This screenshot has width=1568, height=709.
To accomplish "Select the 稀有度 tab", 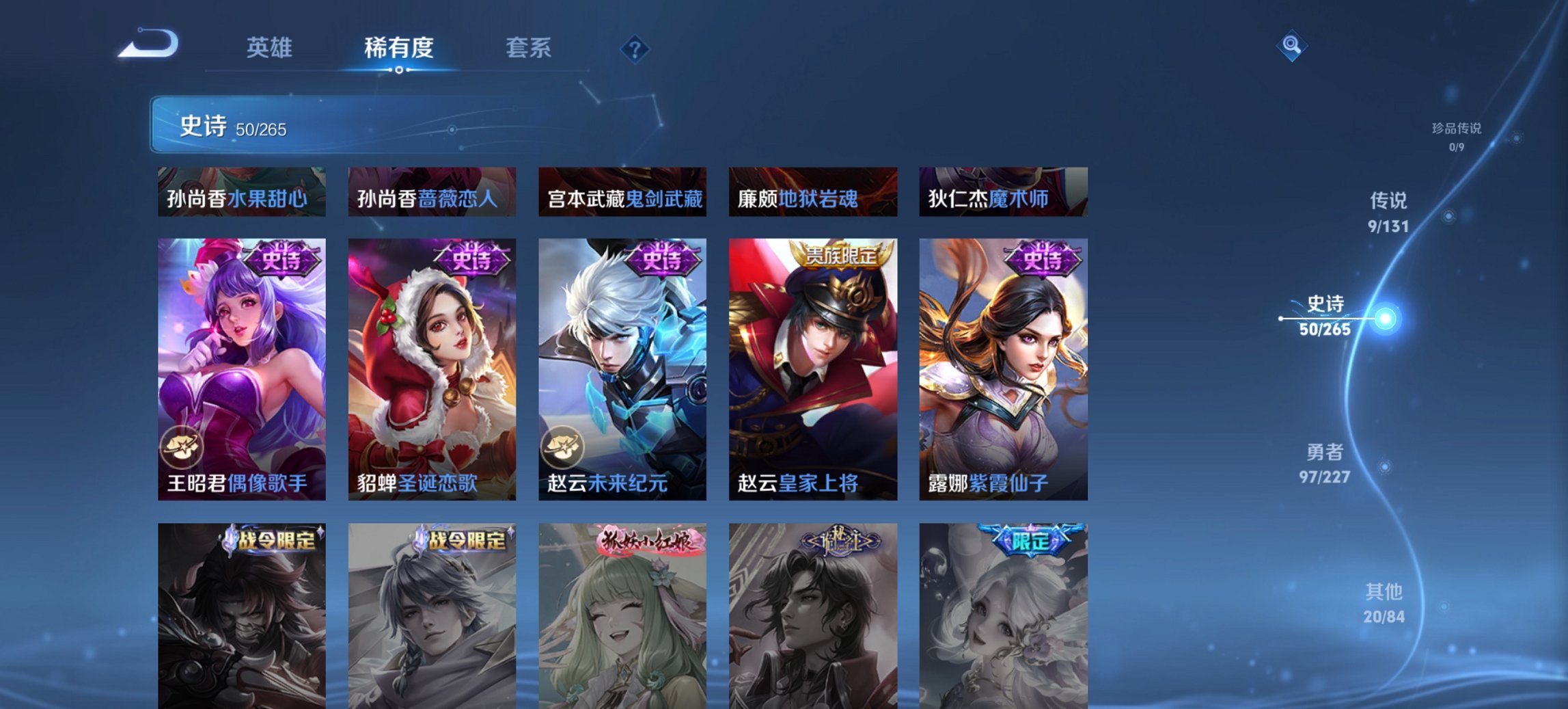I will 399,48.
